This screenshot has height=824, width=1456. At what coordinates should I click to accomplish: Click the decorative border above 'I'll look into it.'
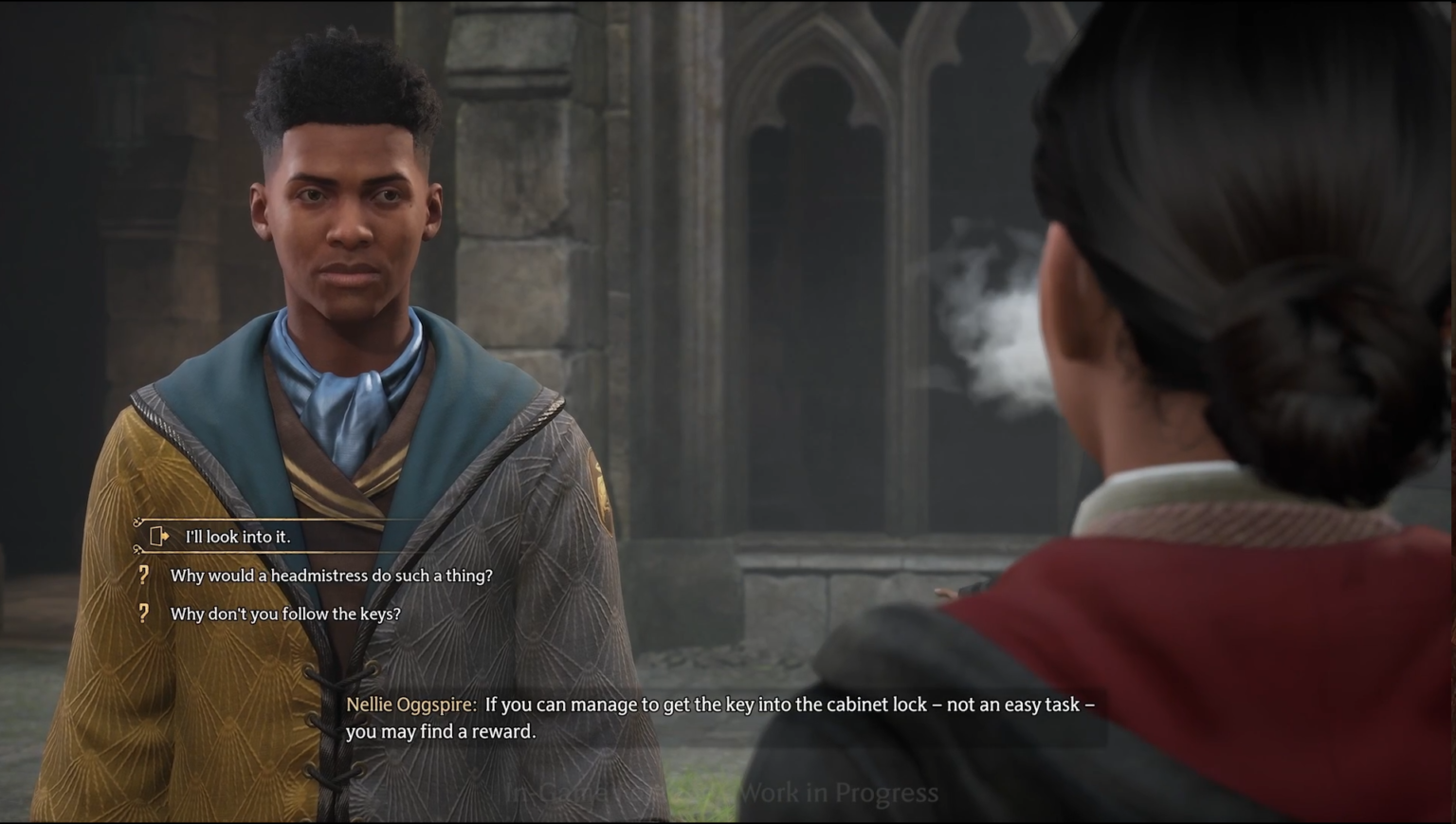tap(284, 518)
